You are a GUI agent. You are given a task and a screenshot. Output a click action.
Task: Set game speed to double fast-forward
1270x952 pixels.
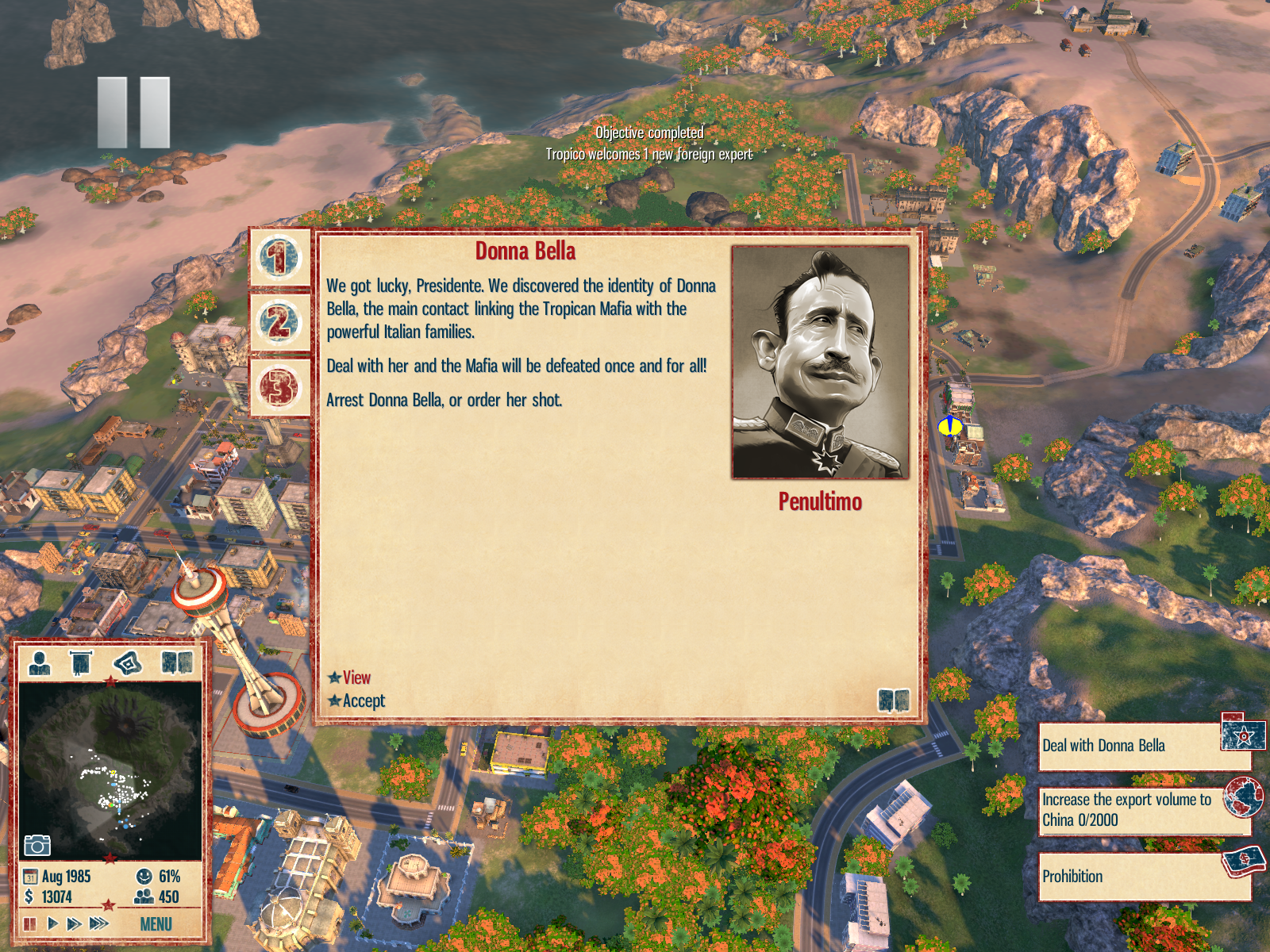[75, 923]
